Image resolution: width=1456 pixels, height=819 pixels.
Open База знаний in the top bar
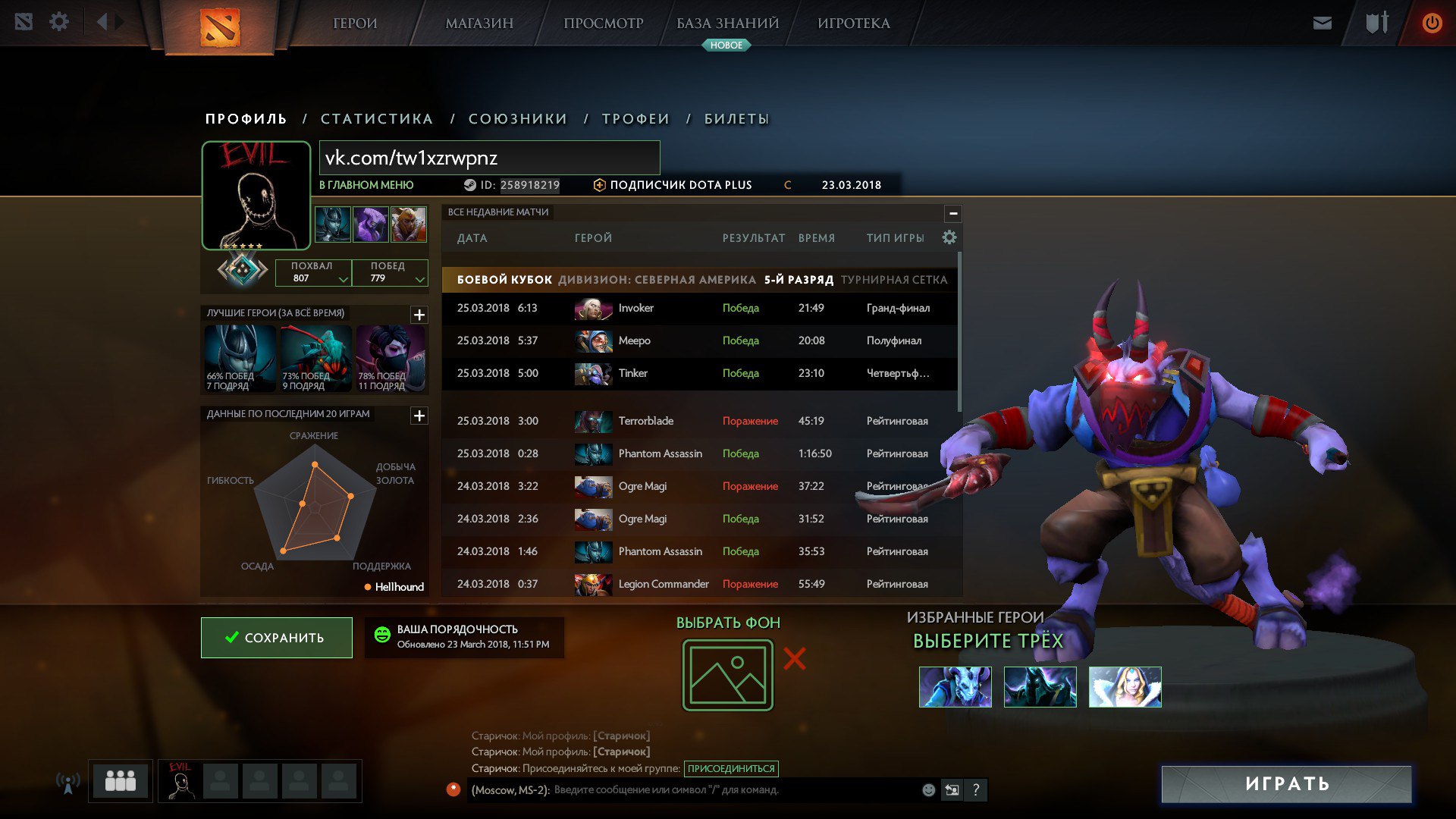(x=727, y=24)
